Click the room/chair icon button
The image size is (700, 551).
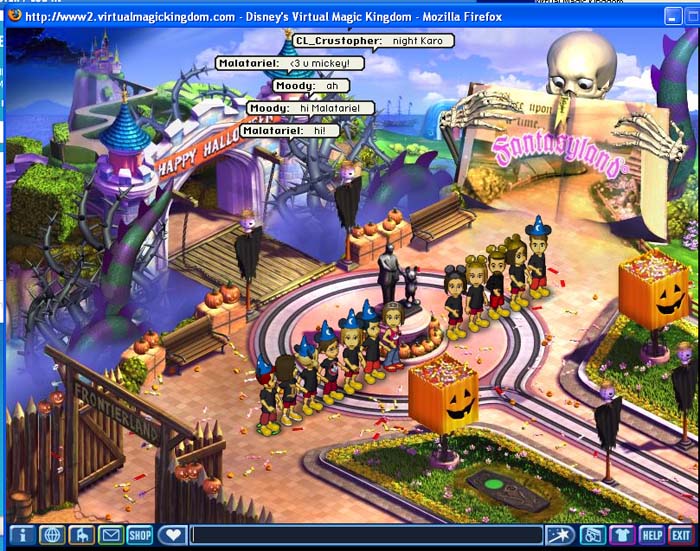coord(81,535)
